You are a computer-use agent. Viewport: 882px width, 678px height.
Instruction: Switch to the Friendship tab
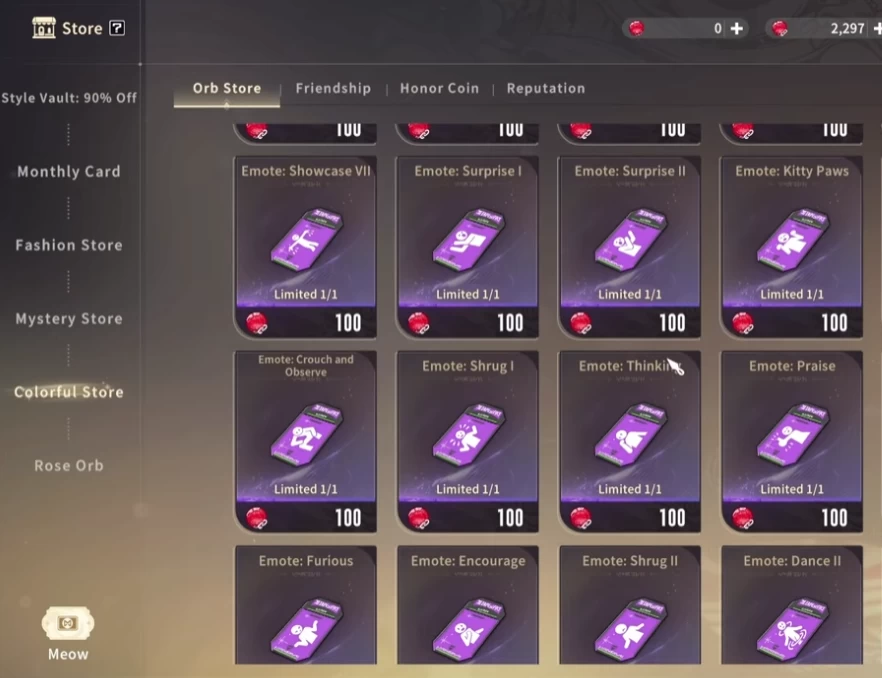[x=333, y=88]
